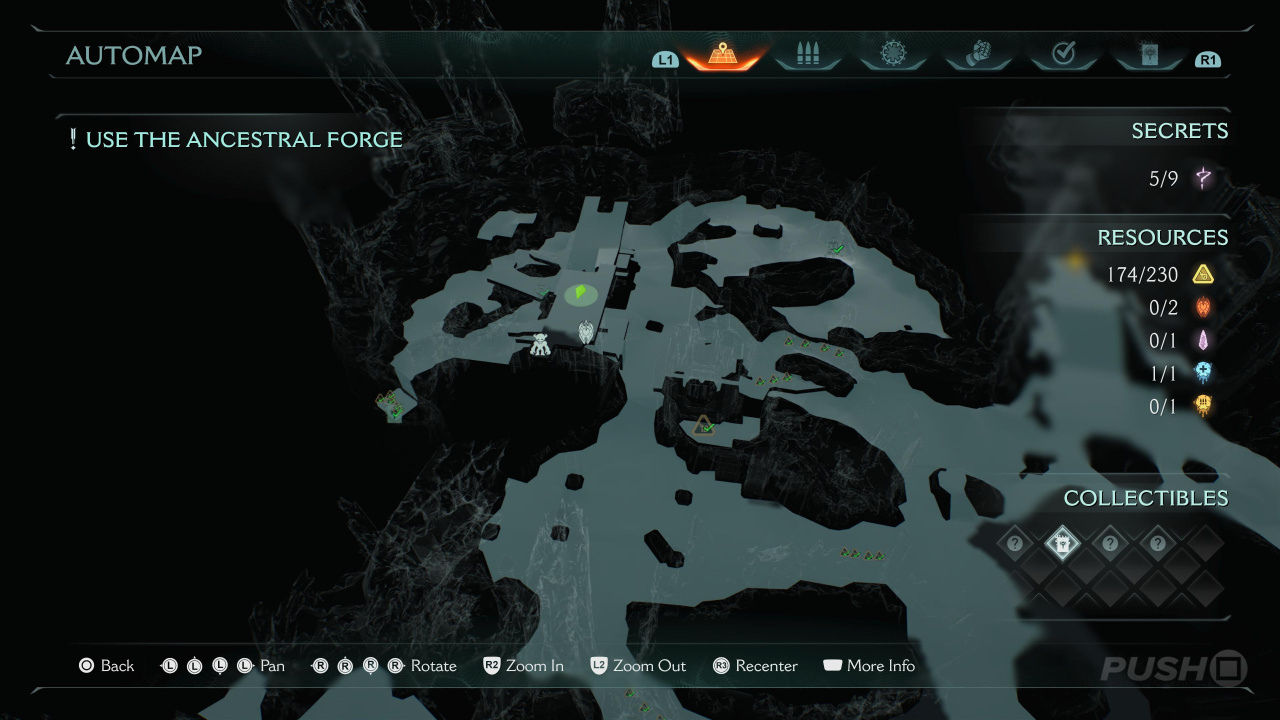Screen dimensions: 1280x720
Task: Click the Recenter map option
Action: tap(755, 666)
